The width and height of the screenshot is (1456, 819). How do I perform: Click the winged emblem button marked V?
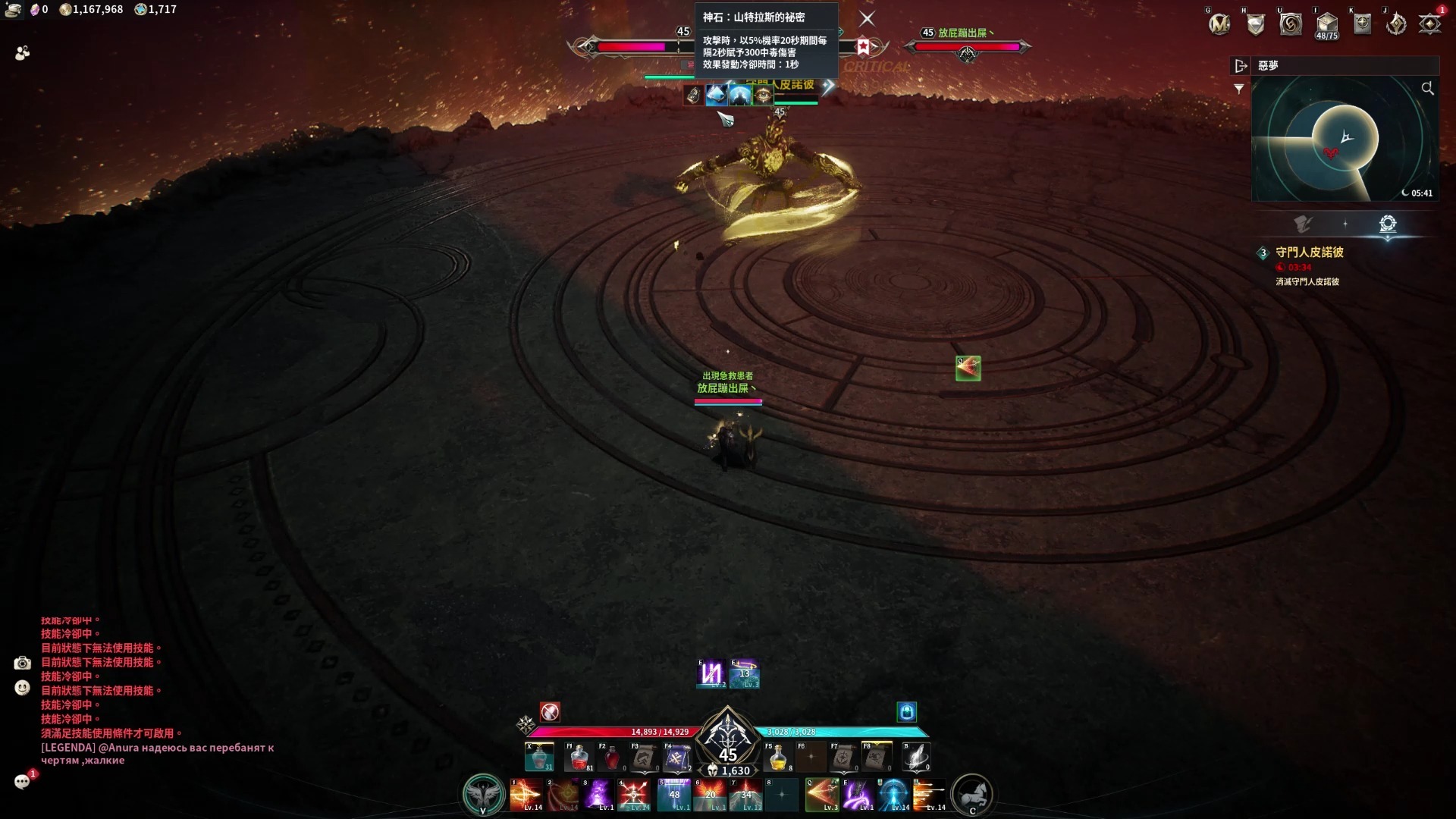pos(483,794)
